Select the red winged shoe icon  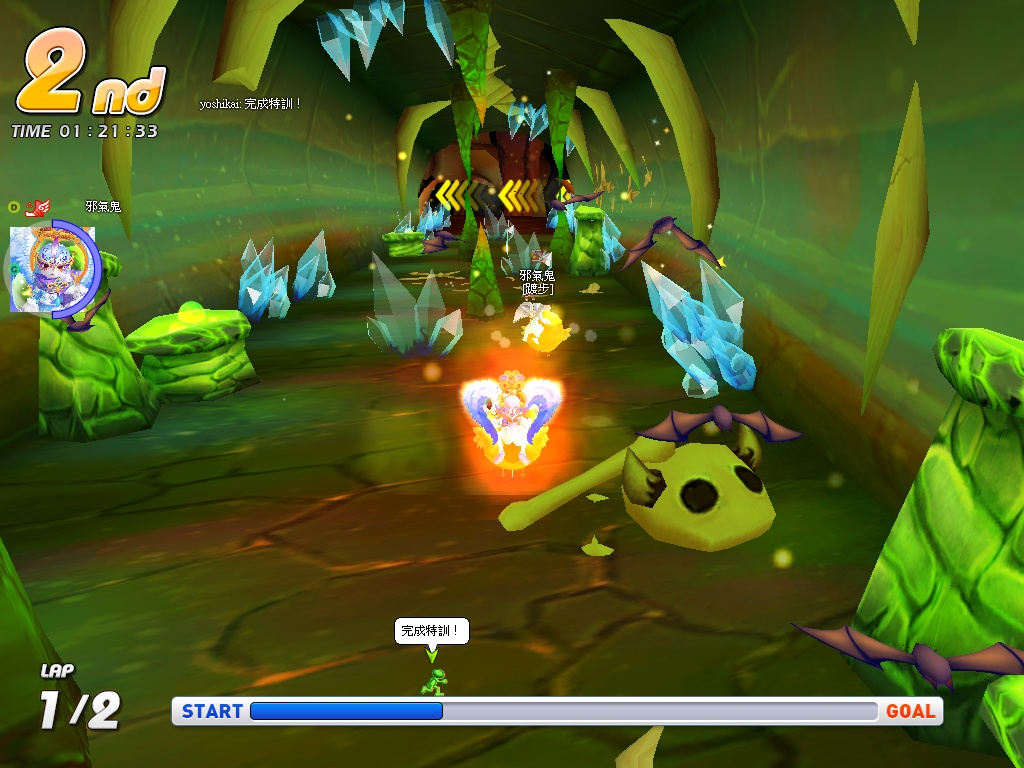click(38, 207)
